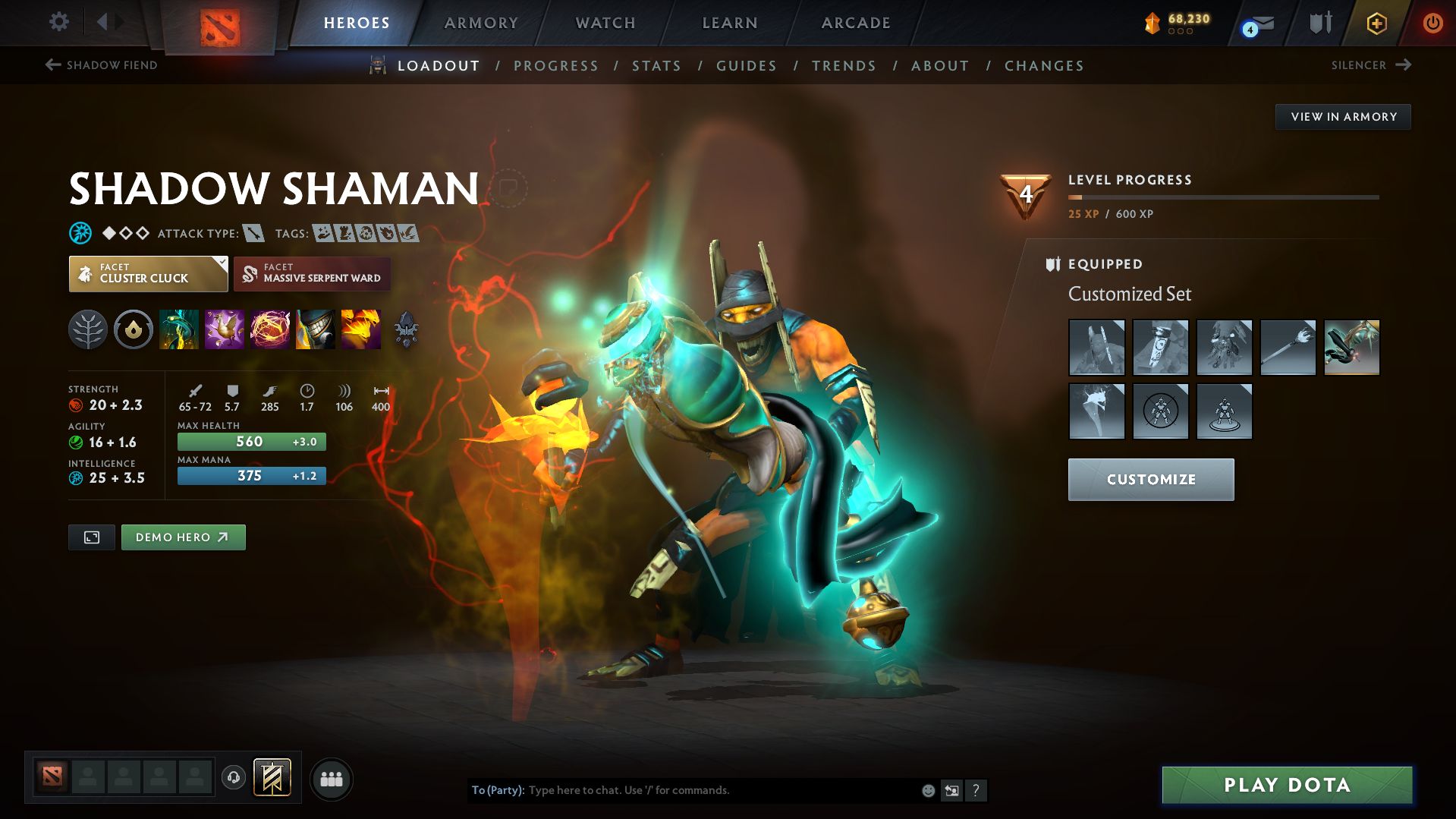This screenshot has width=1456, height=819.
Task: Click the Hex chicken ability icon
Action: (225, 329)
